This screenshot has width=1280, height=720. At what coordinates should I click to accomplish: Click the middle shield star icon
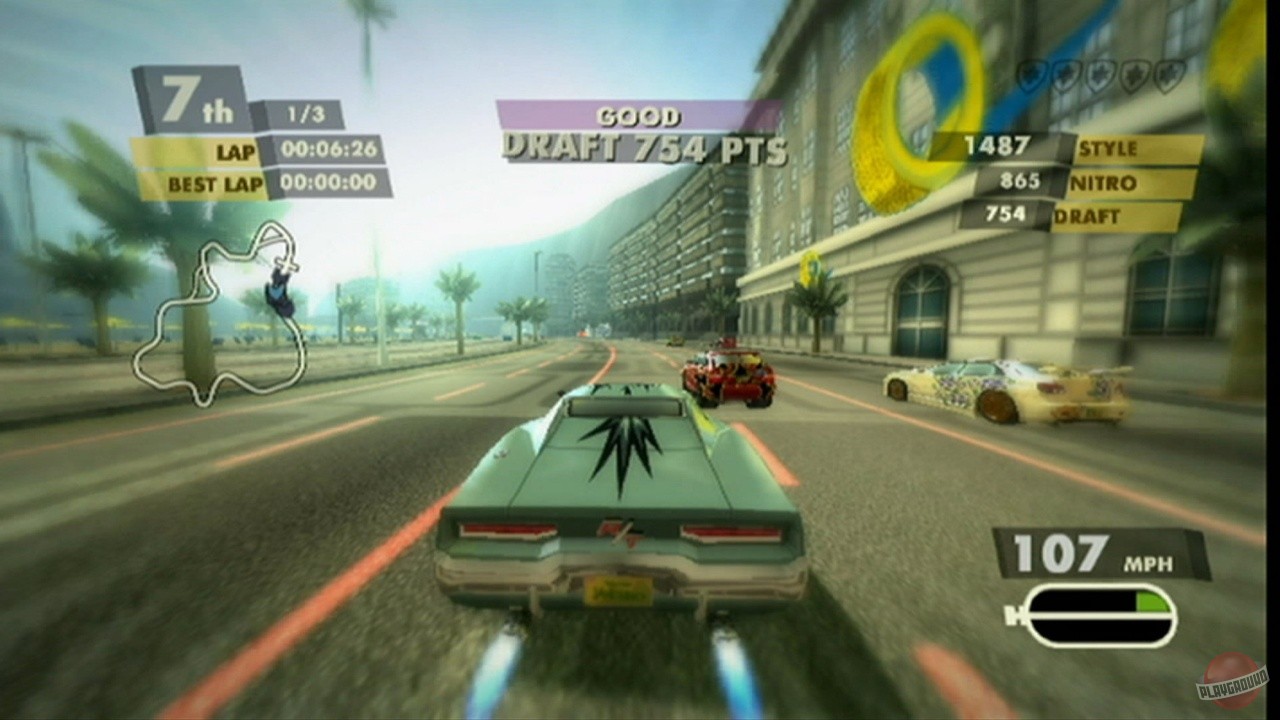[x=1100, y=75]
